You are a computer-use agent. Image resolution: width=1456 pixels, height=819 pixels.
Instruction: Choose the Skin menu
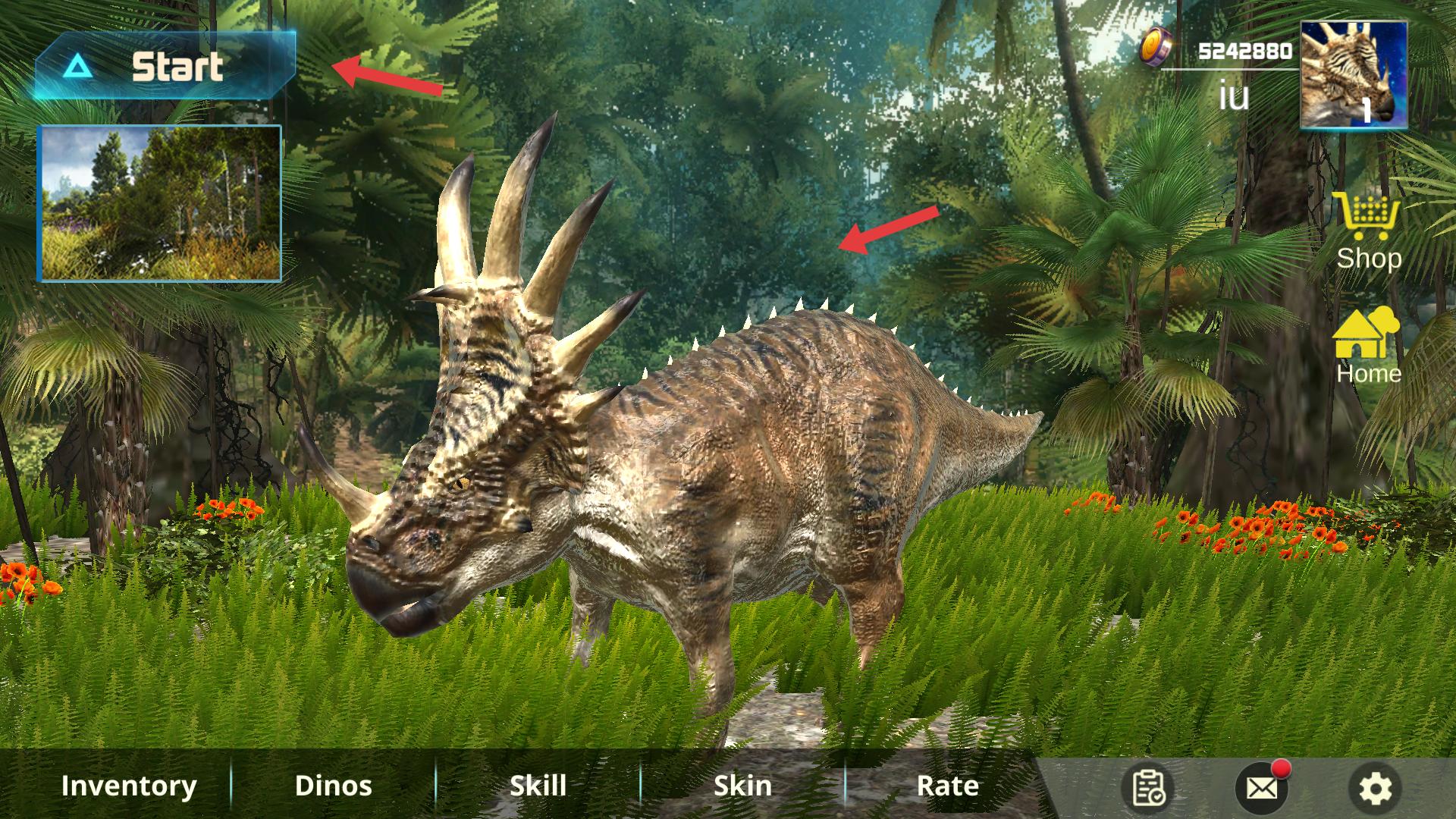pyautogui.click(x=742, y=786)
